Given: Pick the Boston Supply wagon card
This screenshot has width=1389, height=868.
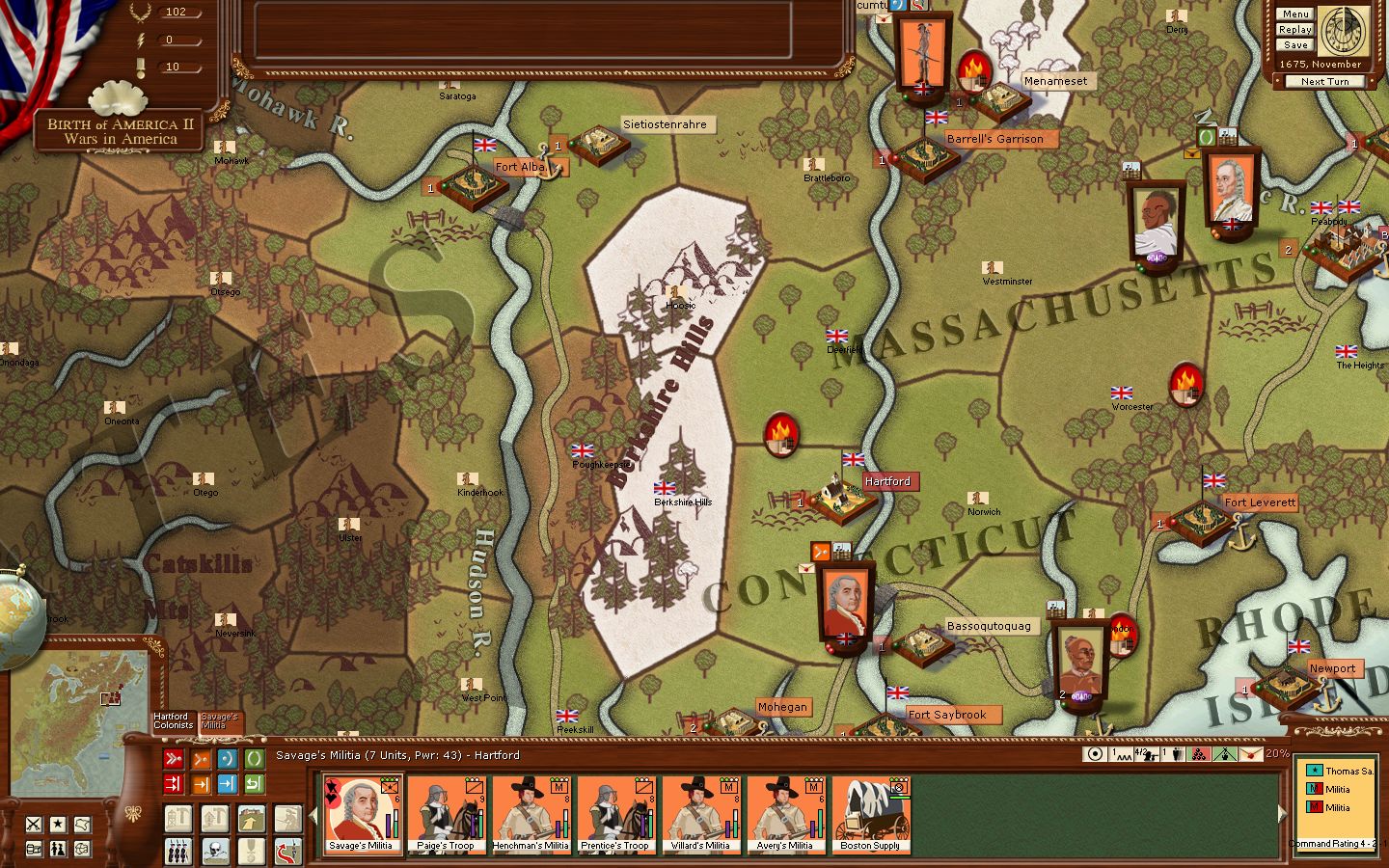Looking at the screenshot, I should point(870,815).
